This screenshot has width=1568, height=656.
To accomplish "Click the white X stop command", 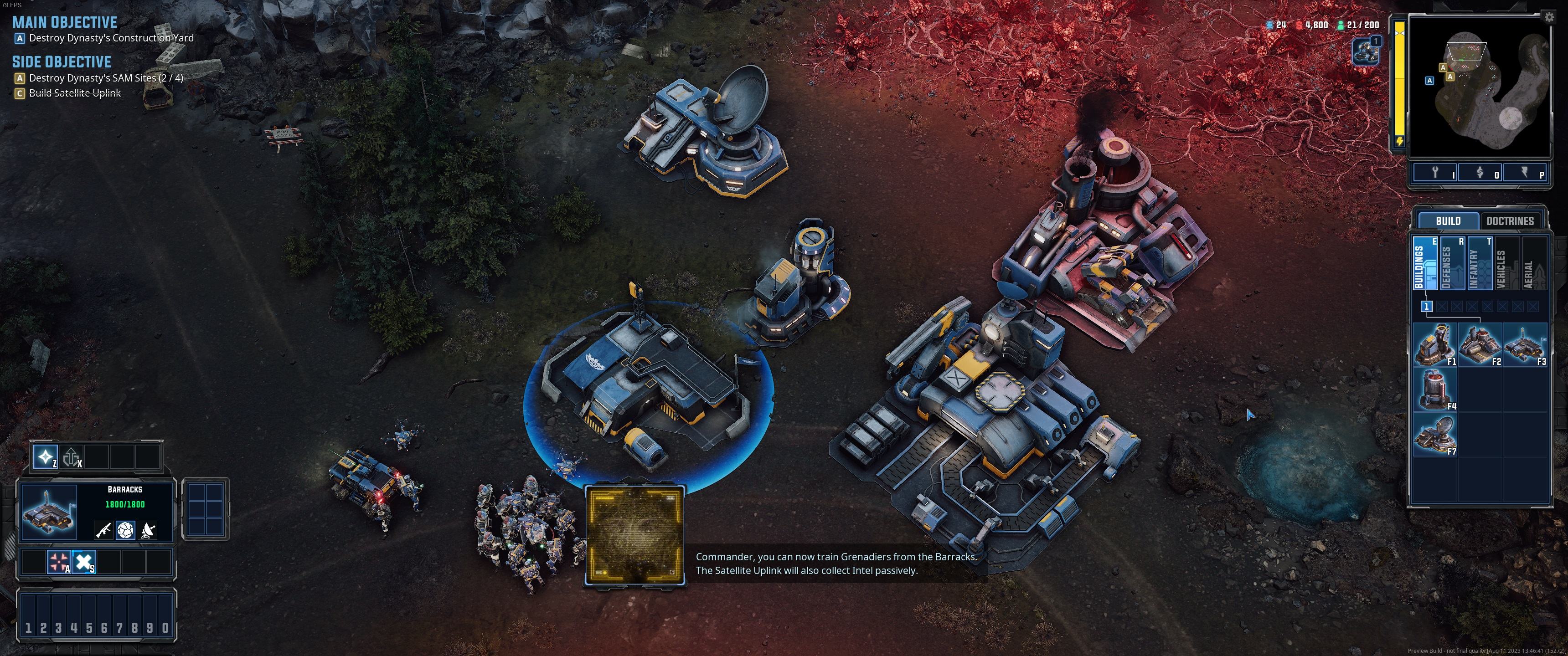I will pos(84,562).
